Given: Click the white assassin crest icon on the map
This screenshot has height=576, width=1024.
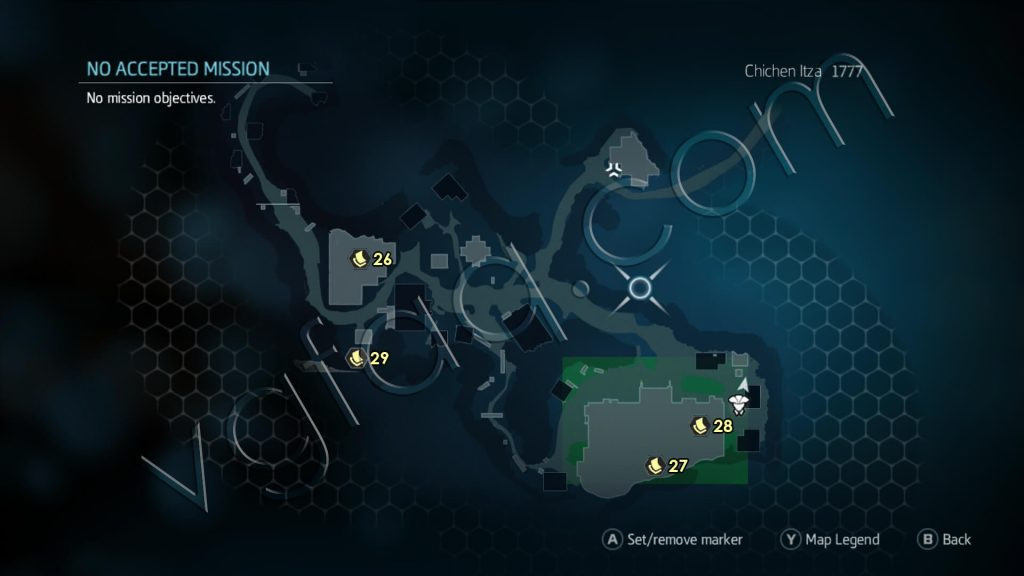Looking at the screenshot, I should [614, 169].
